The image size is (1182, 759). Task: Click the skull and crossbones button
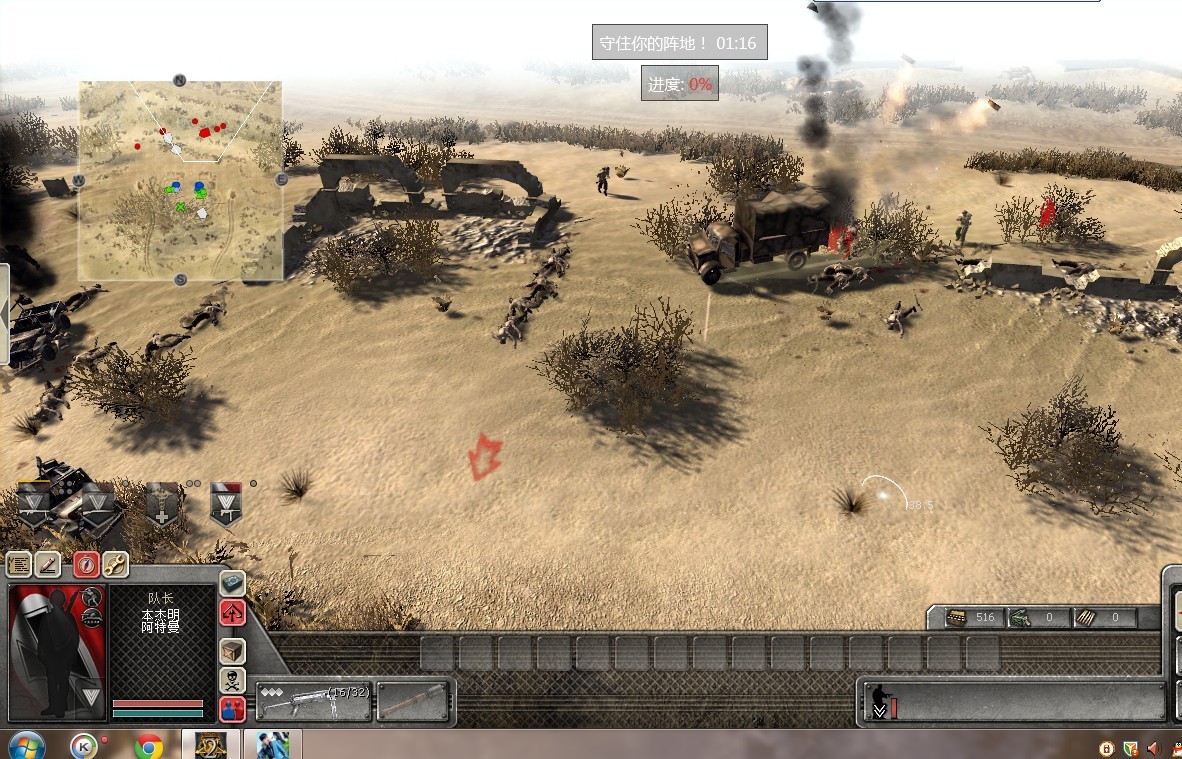[x=232, y=681]
